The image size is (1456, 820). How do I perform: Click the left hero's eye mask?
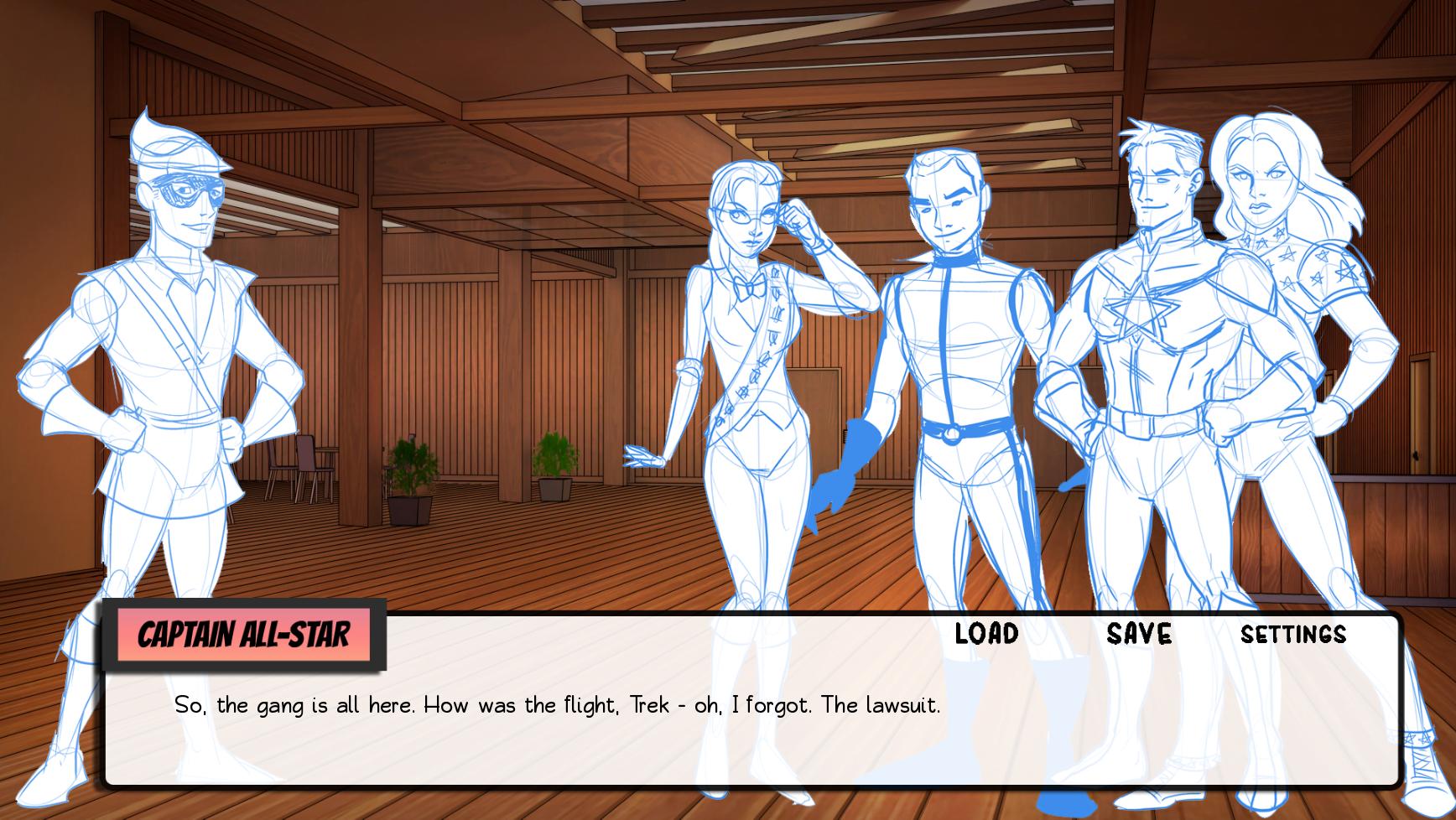click(190, 193)
